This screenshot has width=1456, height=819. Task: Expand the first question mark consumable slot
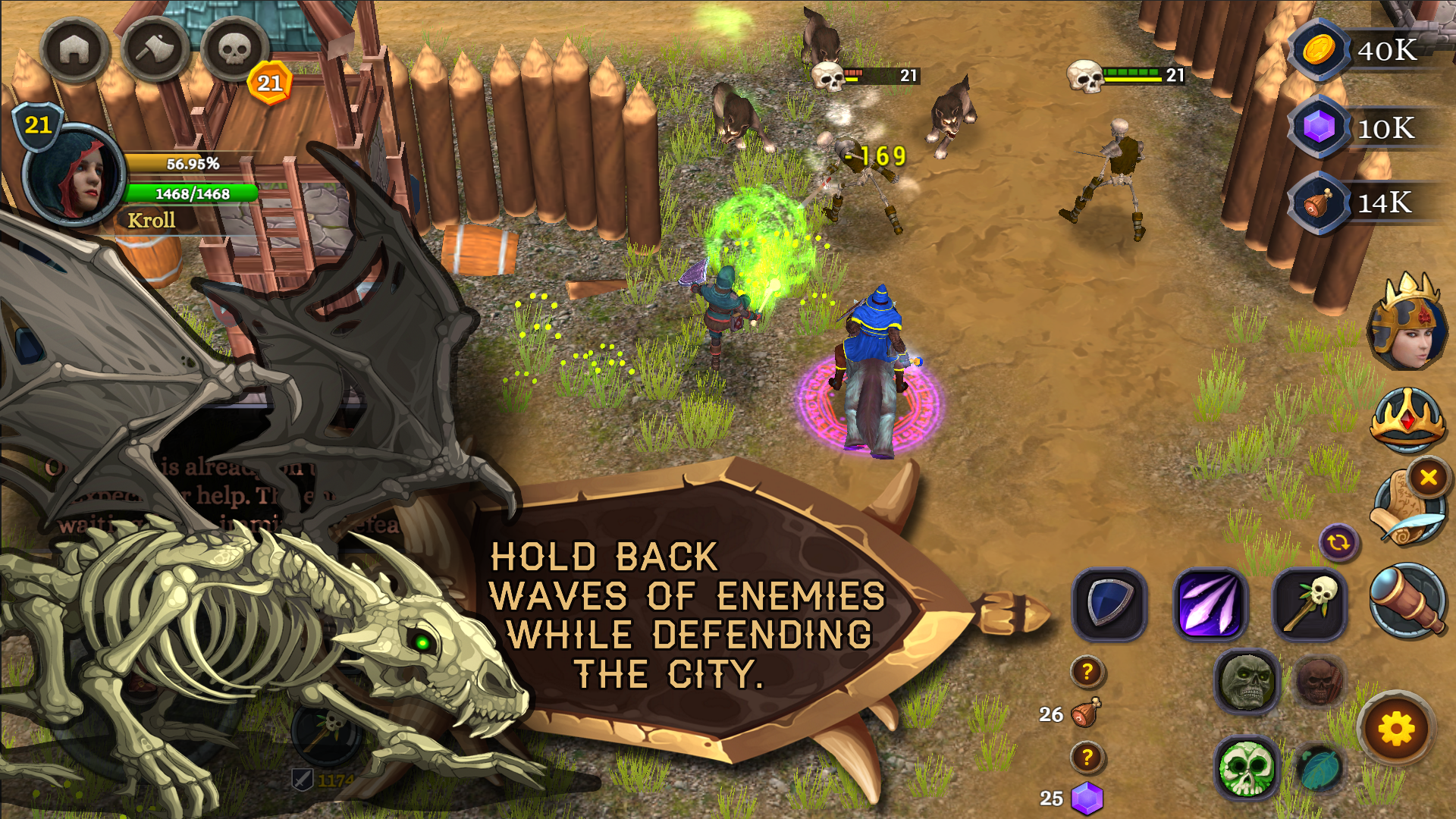coord(1087,670)
